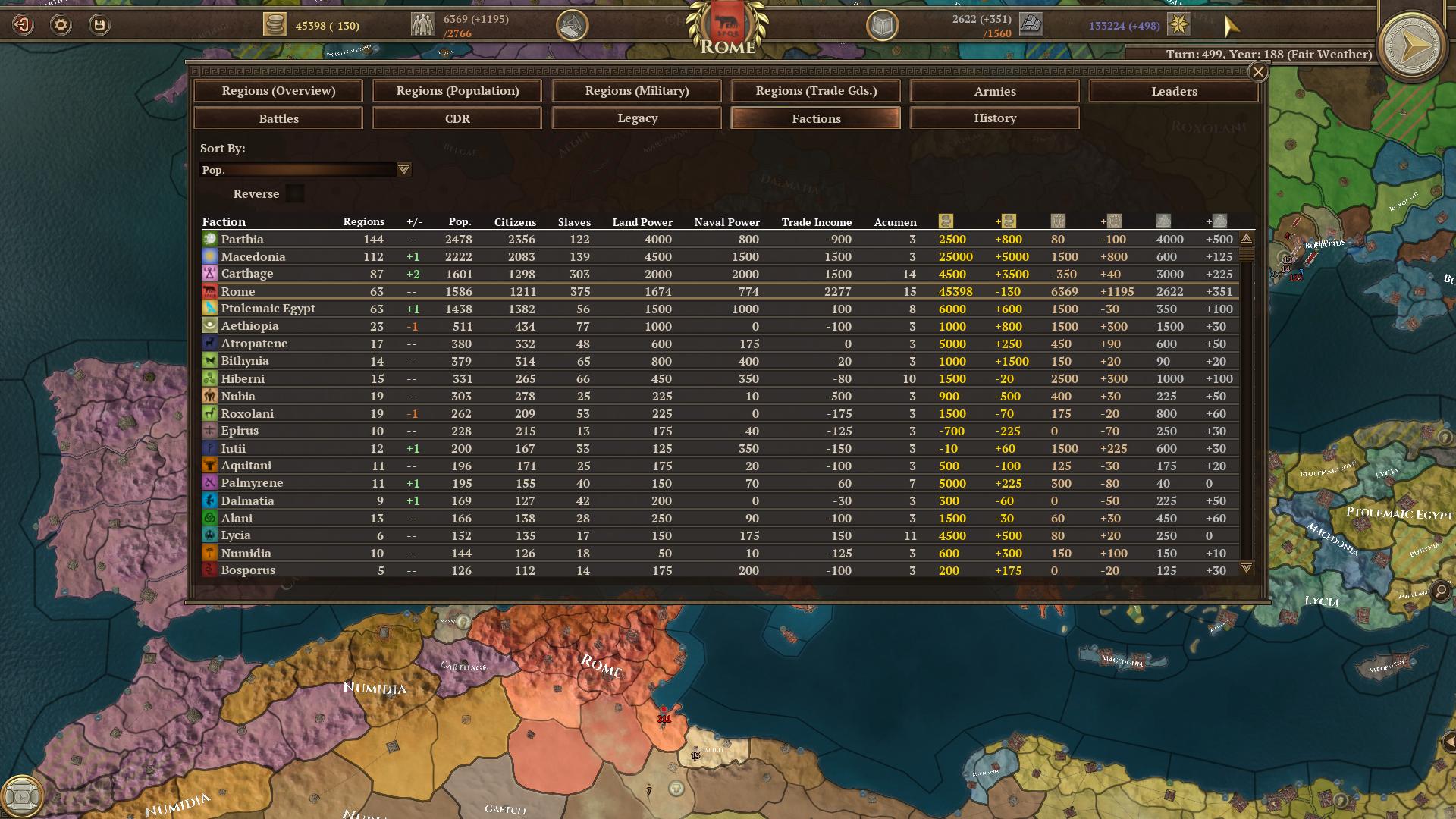Click the faction list scroll-down arrow
1456x819 pixels.
point(1246,567)
